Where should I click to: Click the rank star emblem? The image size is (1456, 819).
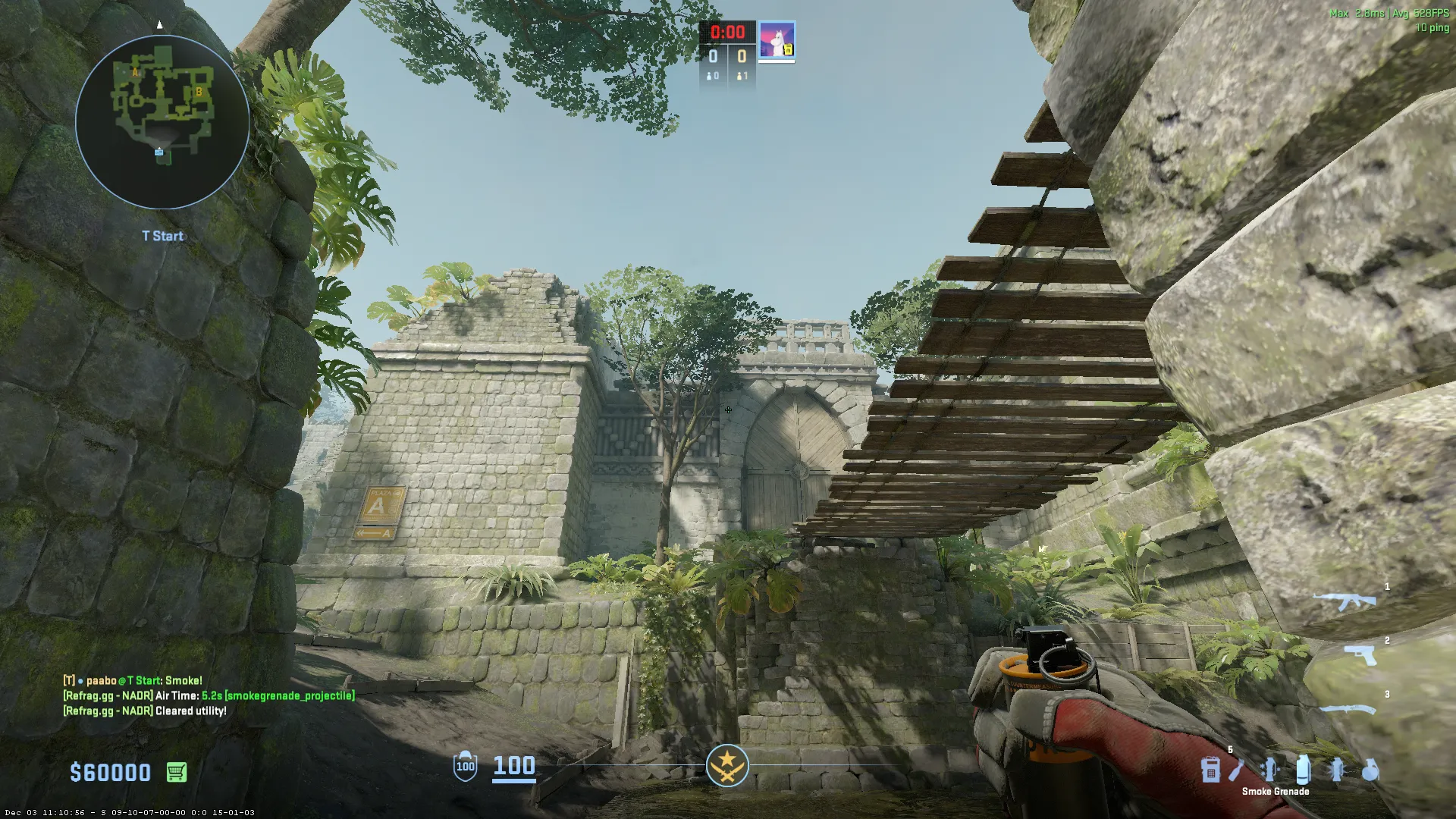click(727, 765)
